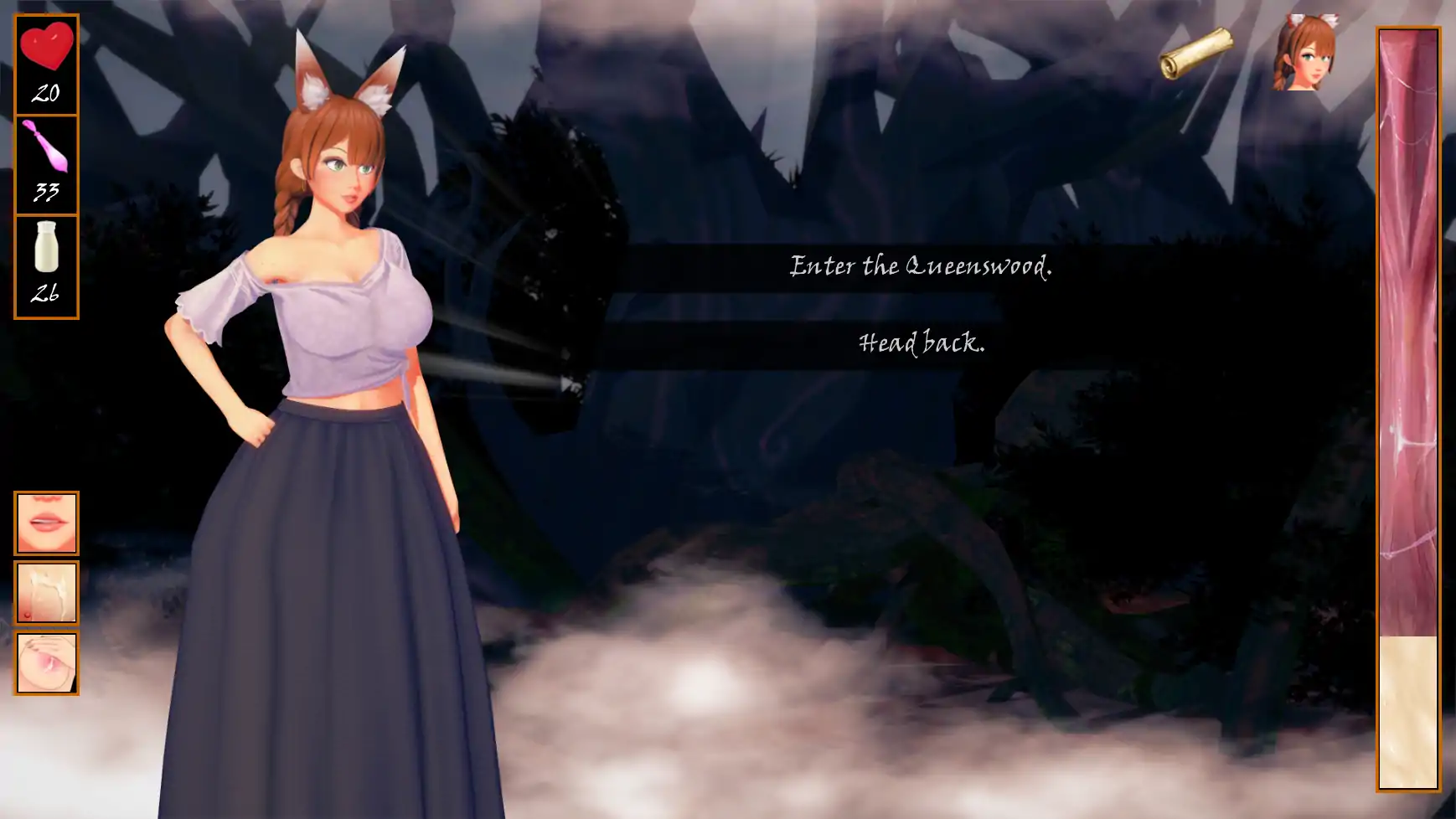The image size is (1456, 819).
Task: Open the fox-girl character portrait
Action: [1305, 52]
